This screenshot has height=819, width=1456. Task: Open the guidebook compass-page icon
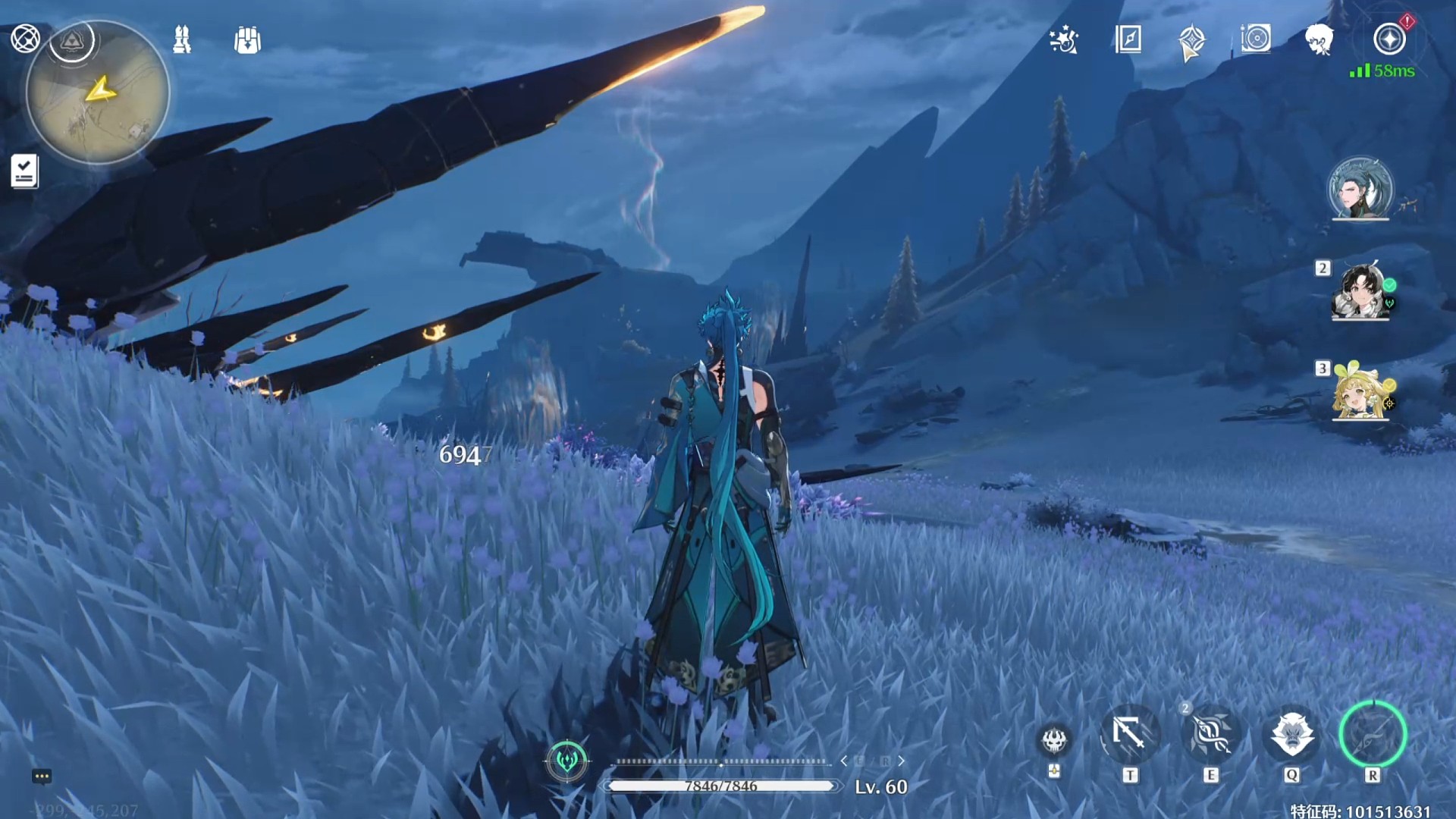coord(1128,39)
